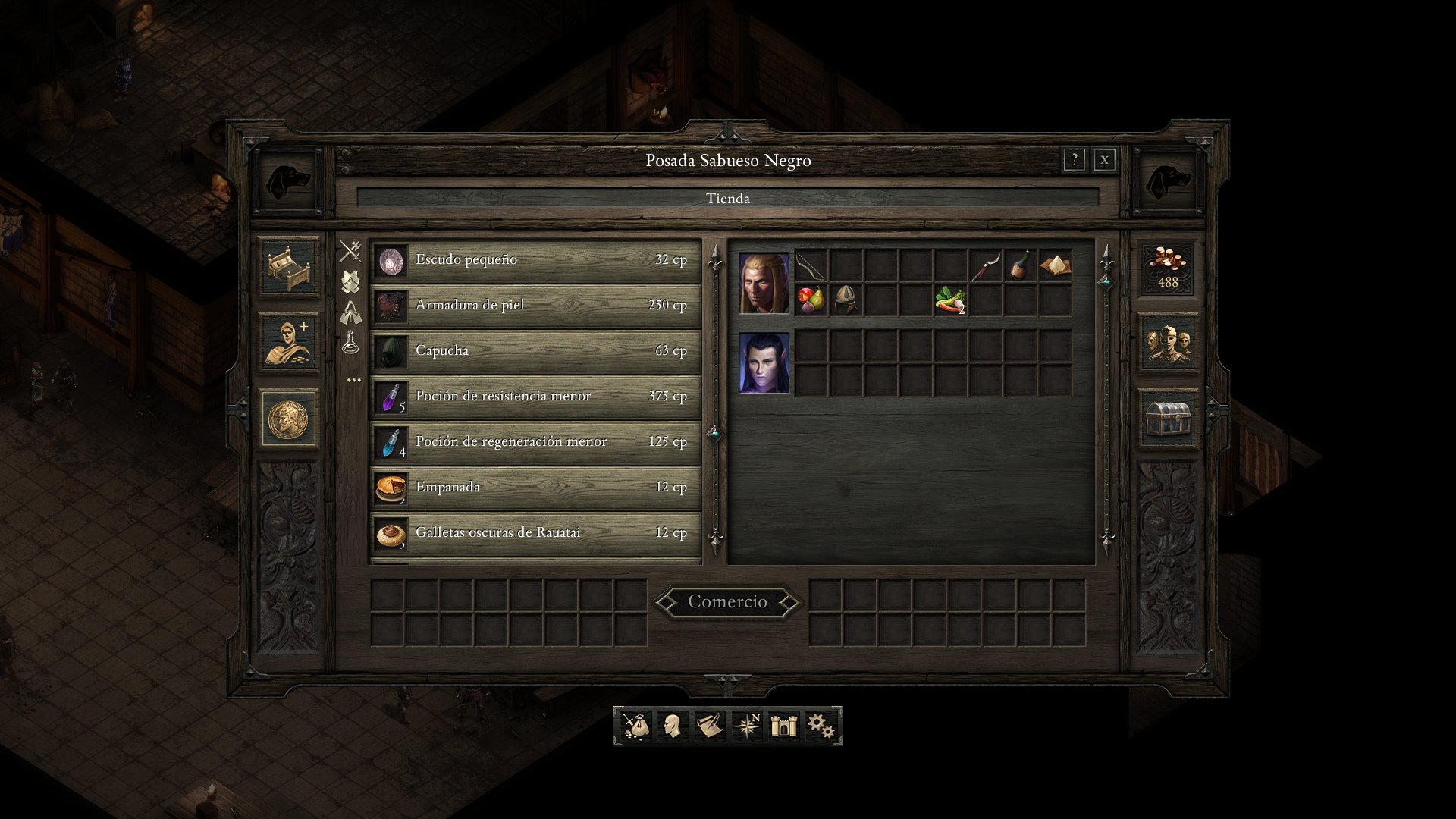Image resolution: width=1456 pixels, height=819 pixels.
Task: Open the area map compass icon
Action: pos(746,726)
